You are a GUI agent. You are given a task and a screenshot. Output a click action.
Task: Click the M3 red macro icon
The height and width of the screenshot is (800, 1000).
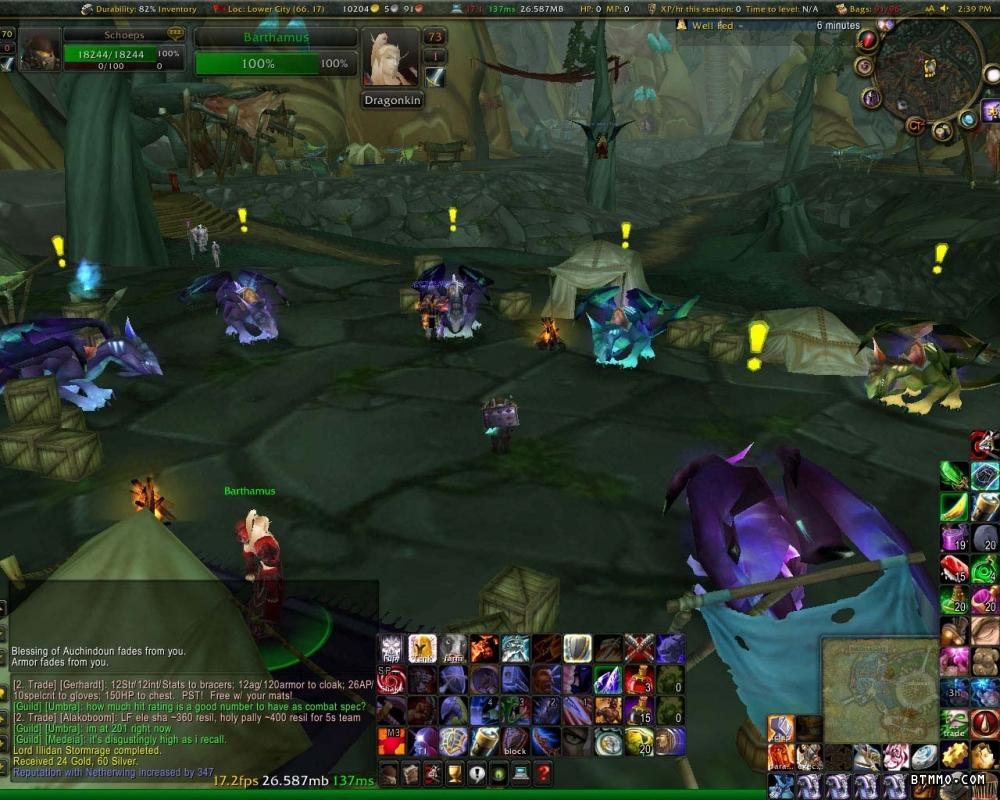point(391,742)
